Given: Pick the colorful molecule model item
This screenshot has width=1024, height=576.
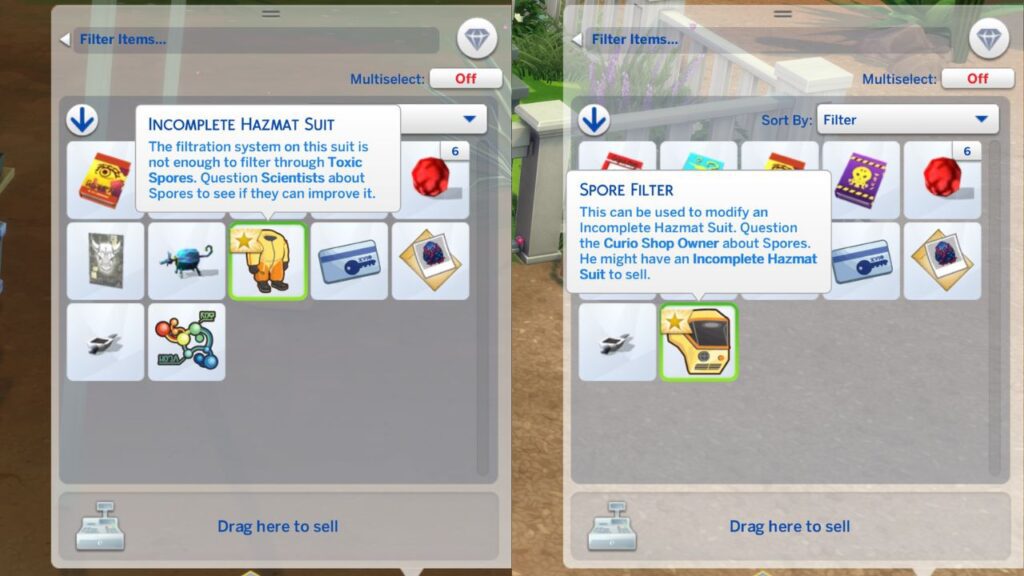Looking at the screenshot, I should point(187,342).
